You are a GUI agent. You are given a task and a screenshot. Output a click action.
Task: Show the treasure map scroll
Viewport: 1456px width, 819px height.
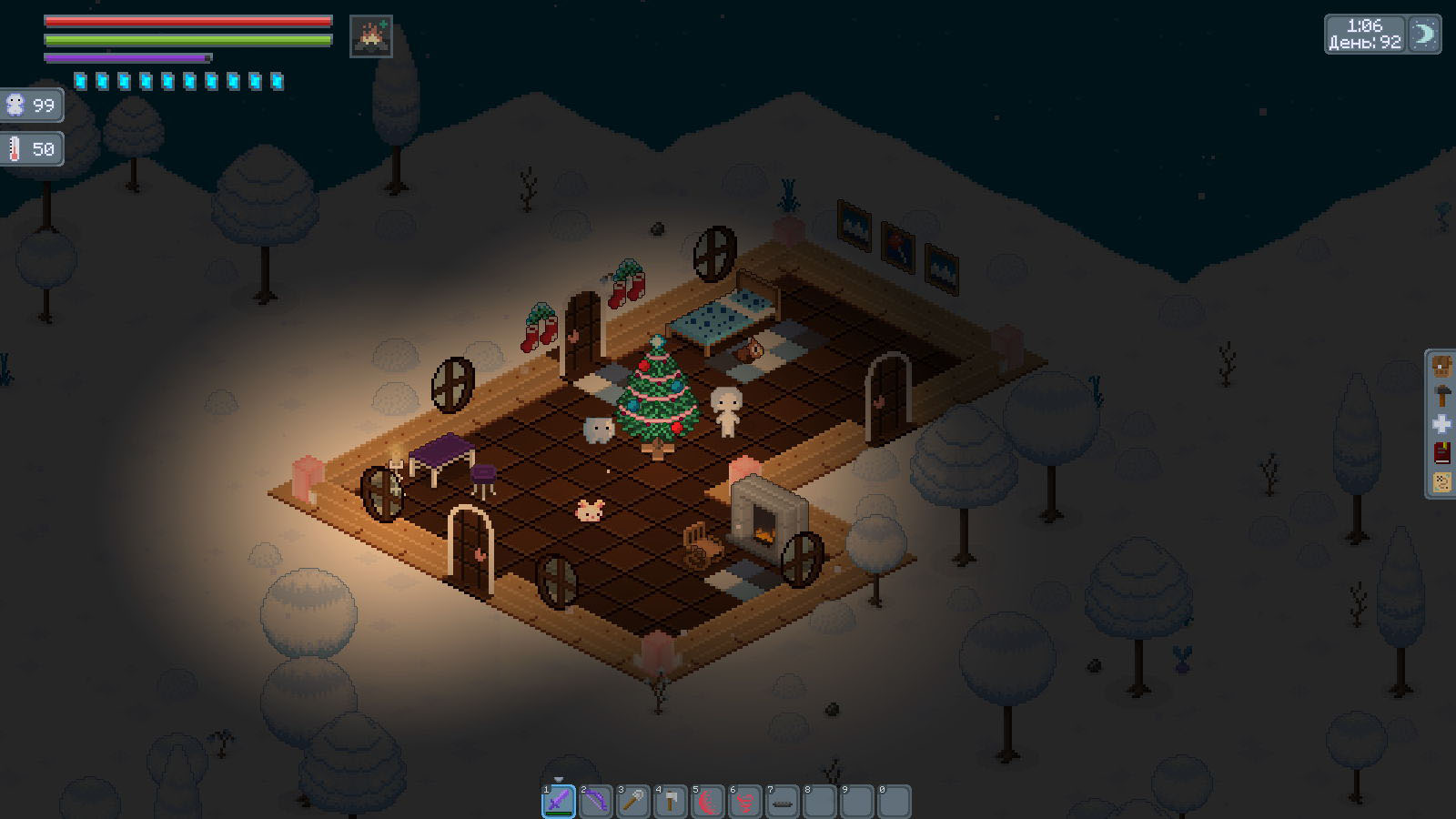pyautogui.click(x=1442, y=482)
